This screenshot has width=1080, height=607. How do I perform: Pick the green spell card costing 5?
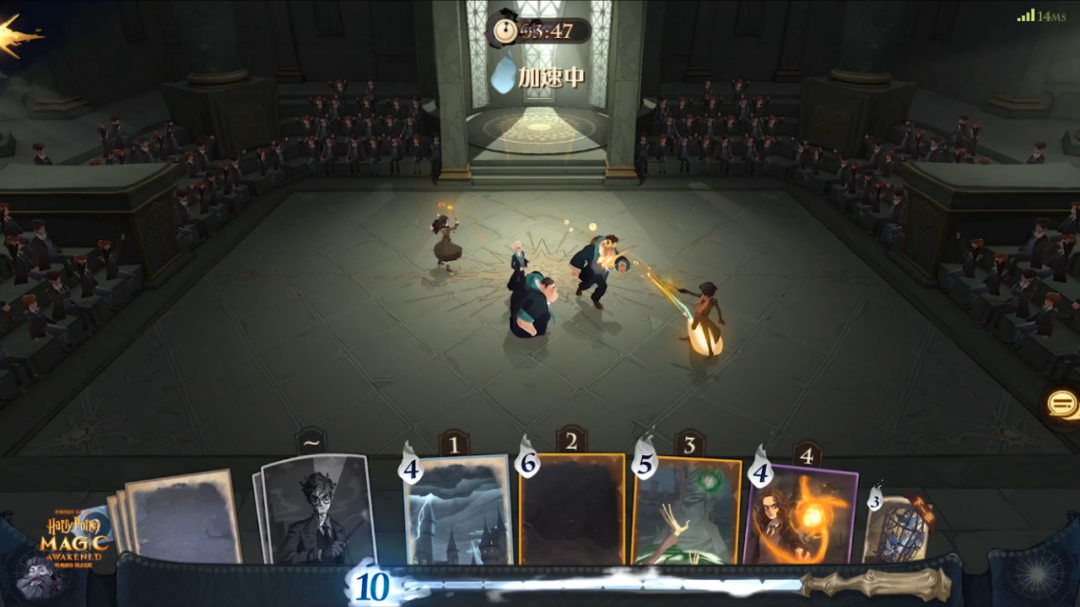687,512
